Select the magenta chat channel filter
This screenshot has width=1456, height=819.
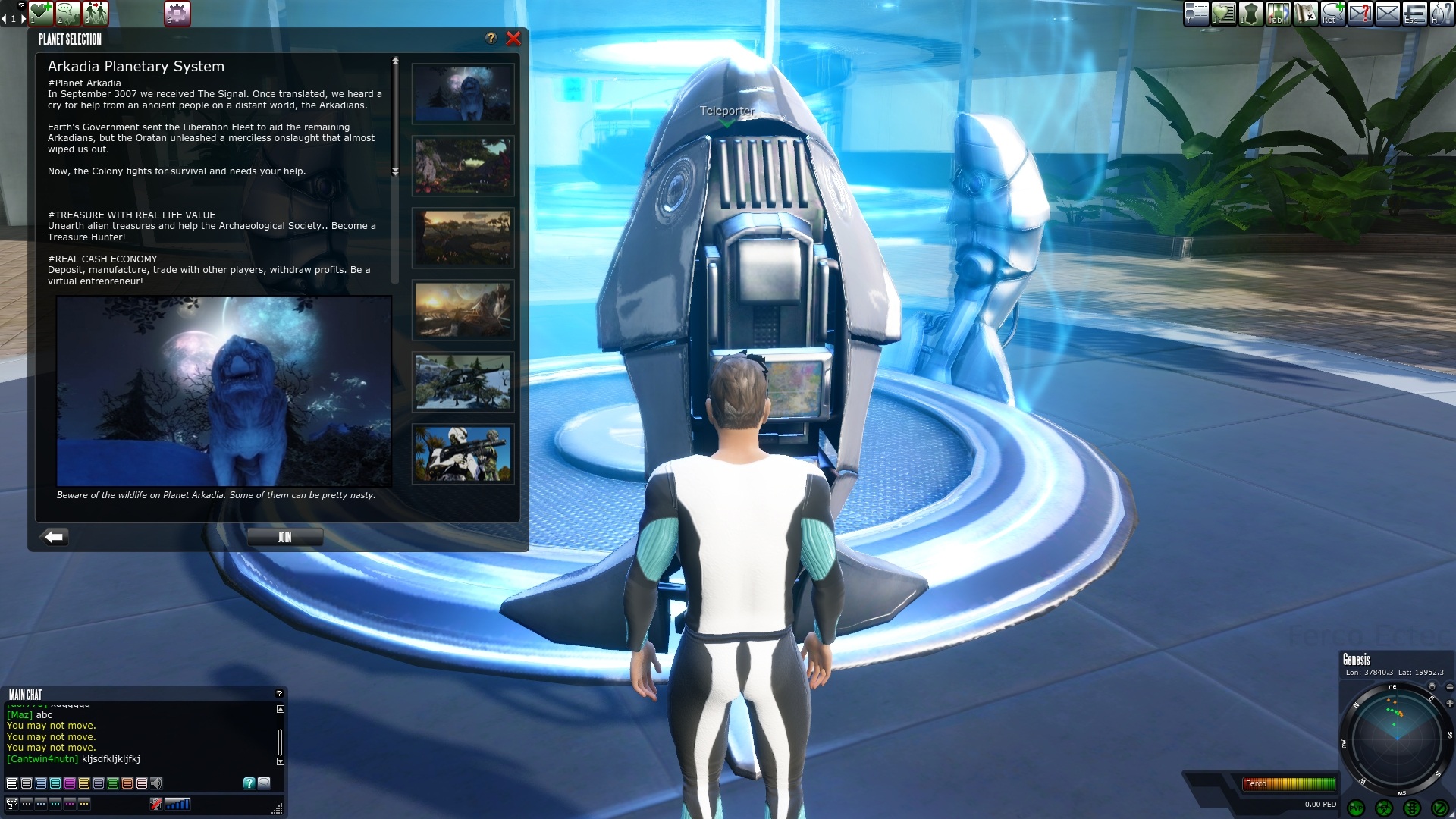(70, 783)
